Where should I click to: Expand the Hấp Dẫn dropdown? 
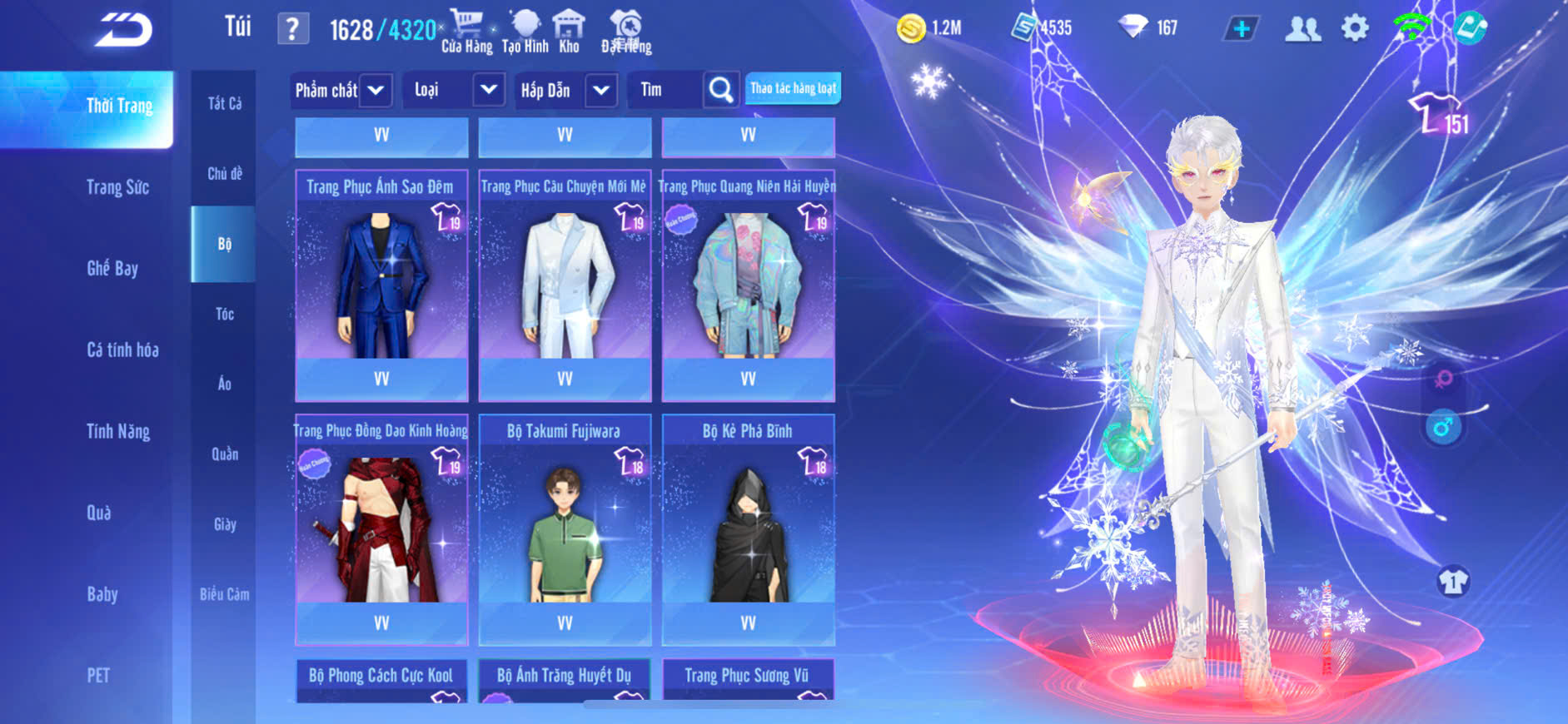601,90
